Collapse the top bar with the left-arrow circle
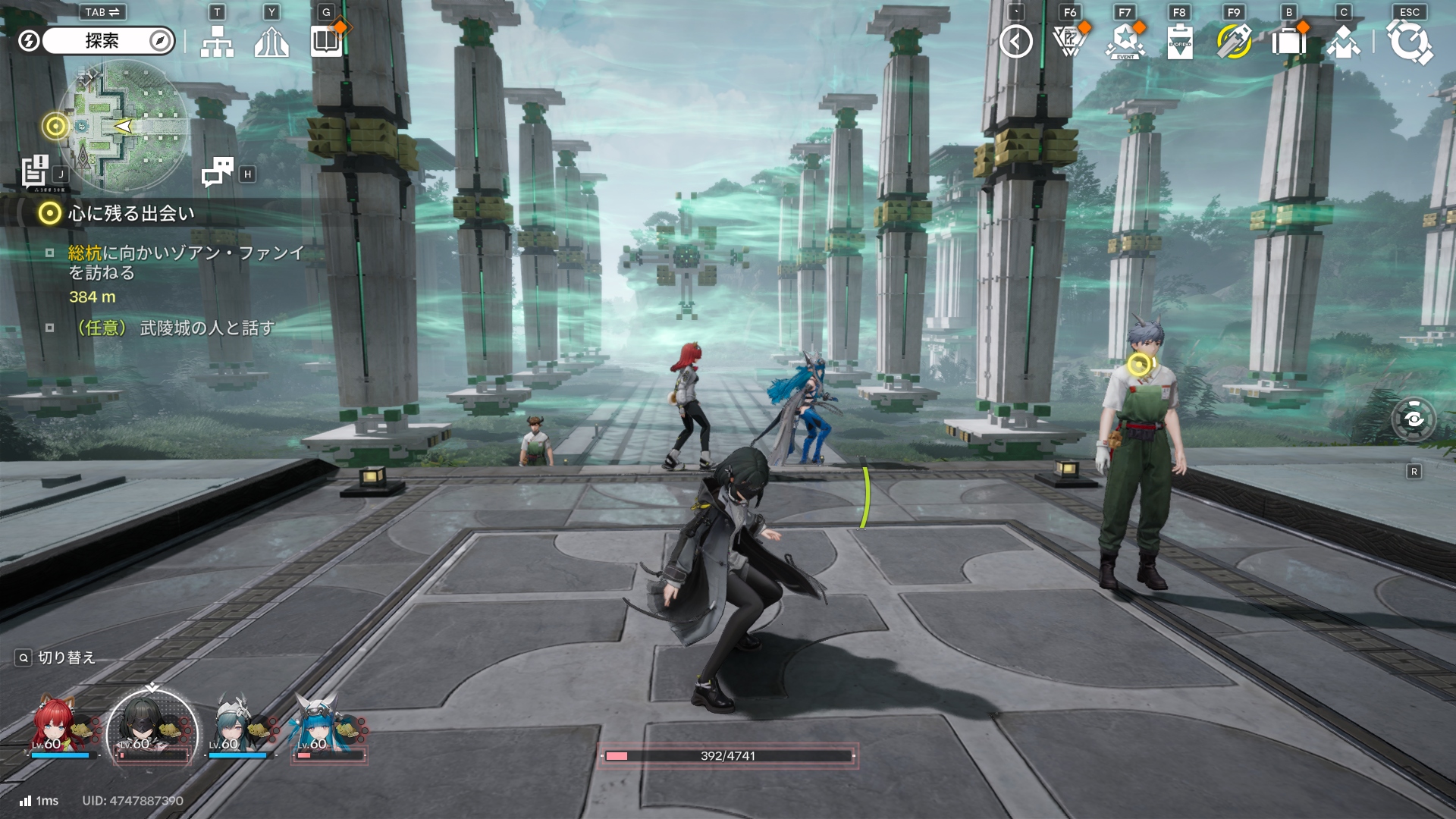Viewport: 1456px width, 819px height. click(1015, 42)
